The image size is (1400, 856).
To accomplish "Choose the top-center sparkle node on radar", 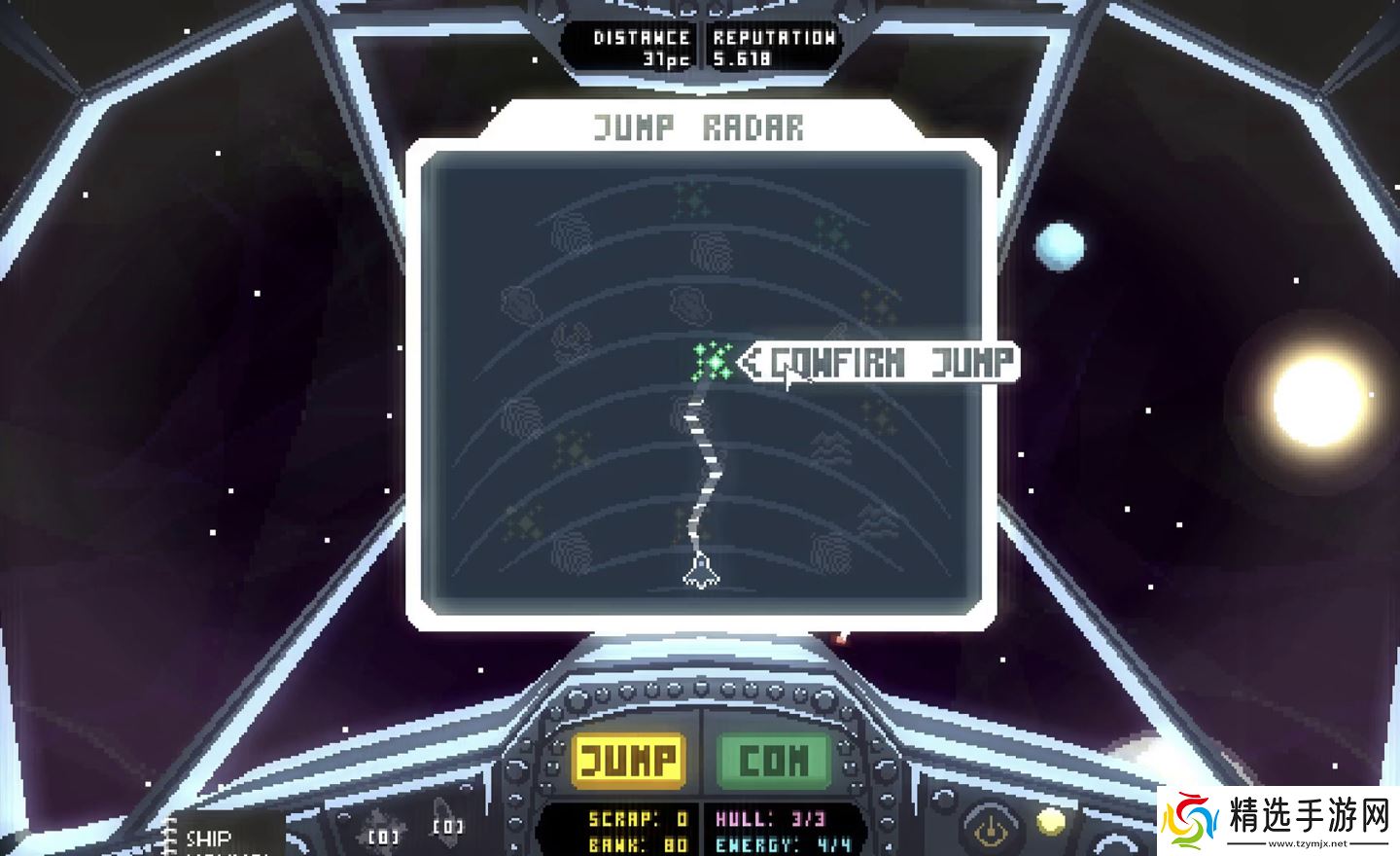I will click(x=692, y=200).
